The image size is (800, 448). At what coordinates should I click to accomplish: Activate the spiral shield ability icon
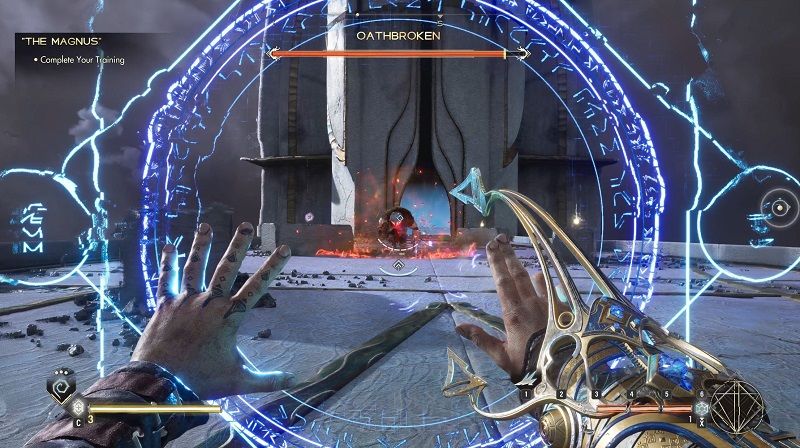click(x=61, y=385)
